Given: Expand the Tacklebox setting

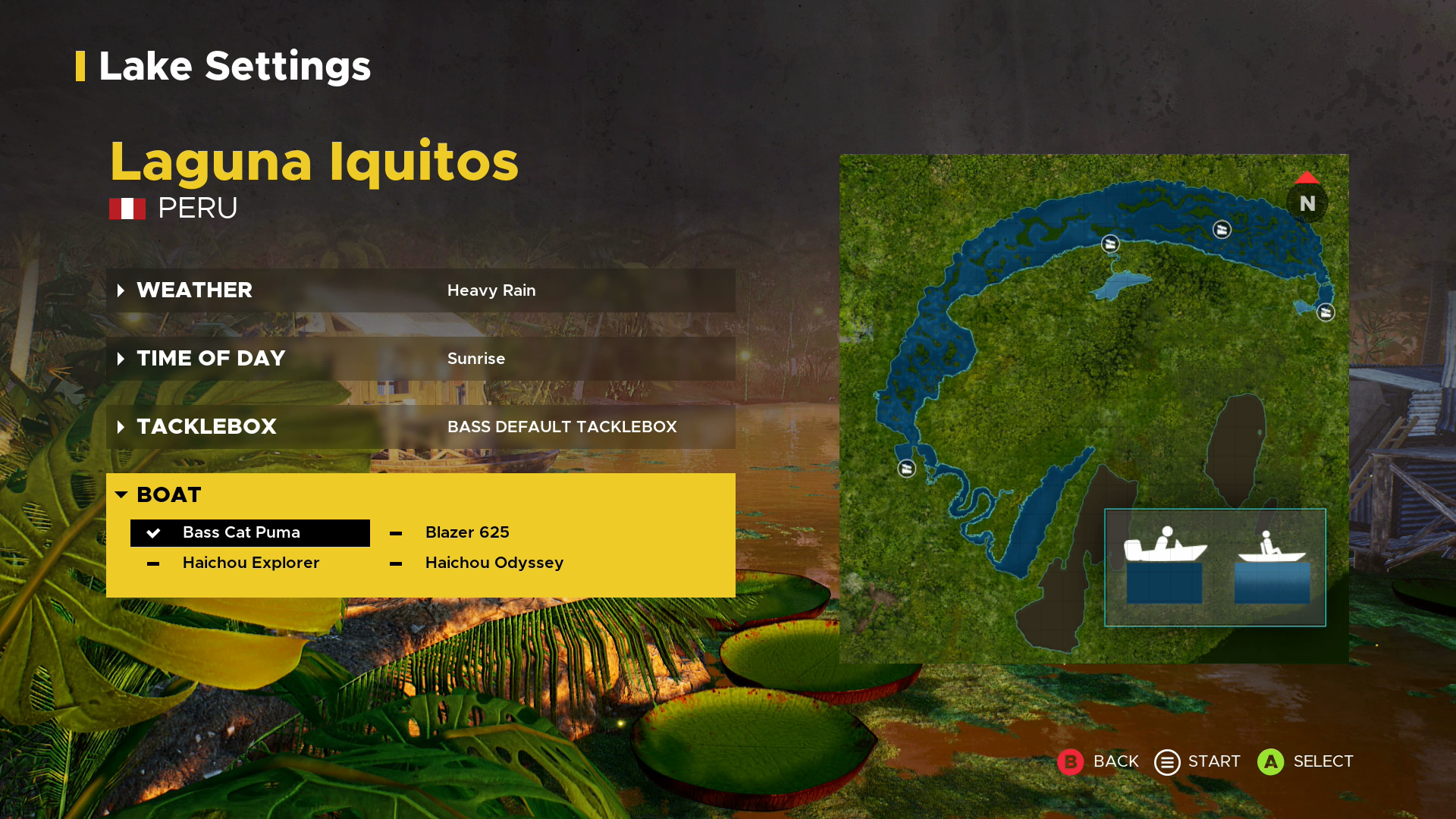Looking at the screenshot, I should point(206,426).
